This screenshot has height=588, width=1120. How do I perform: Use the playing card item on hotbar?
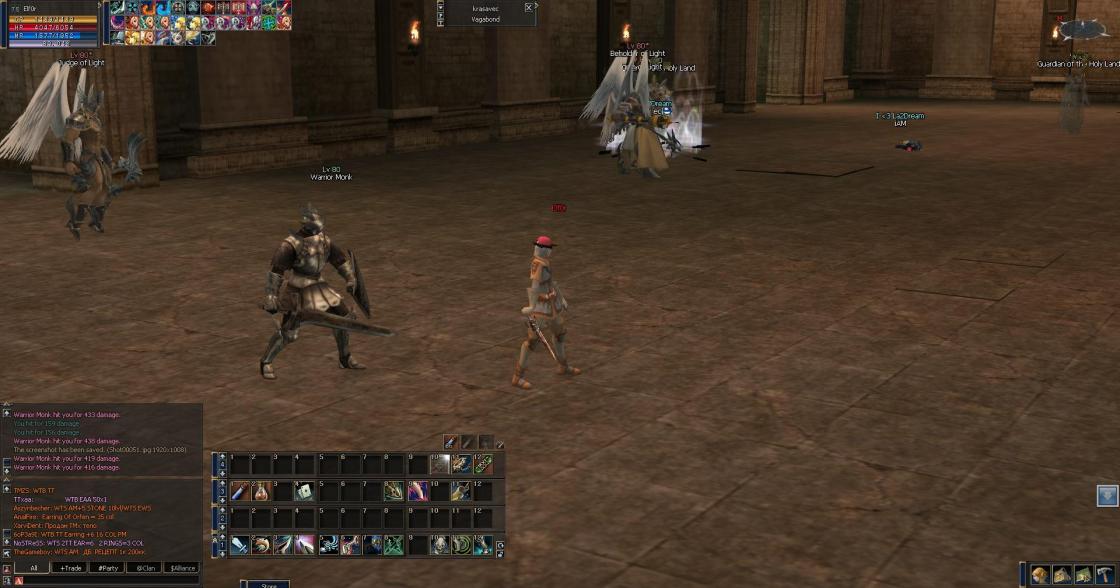(306, 491)
